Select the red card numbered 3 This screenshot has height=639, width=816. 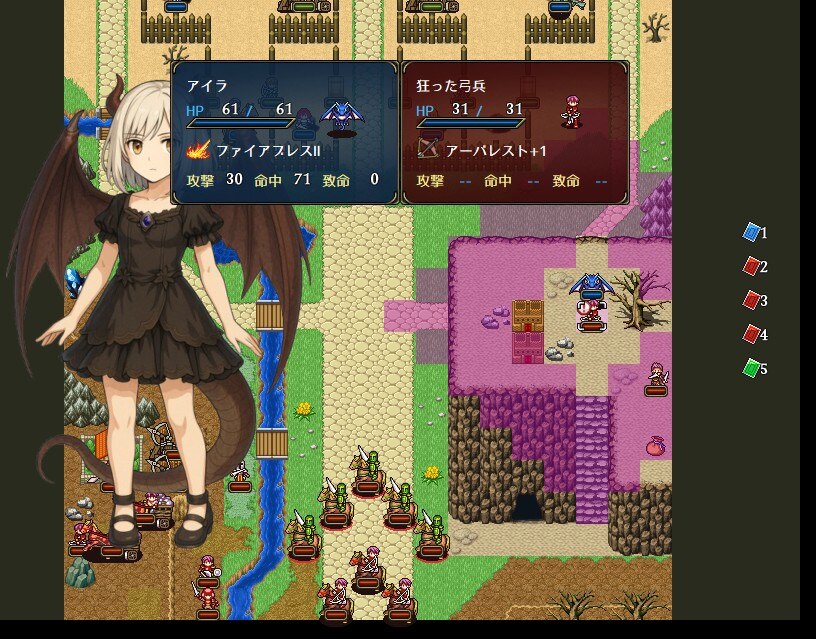(752, 301)
